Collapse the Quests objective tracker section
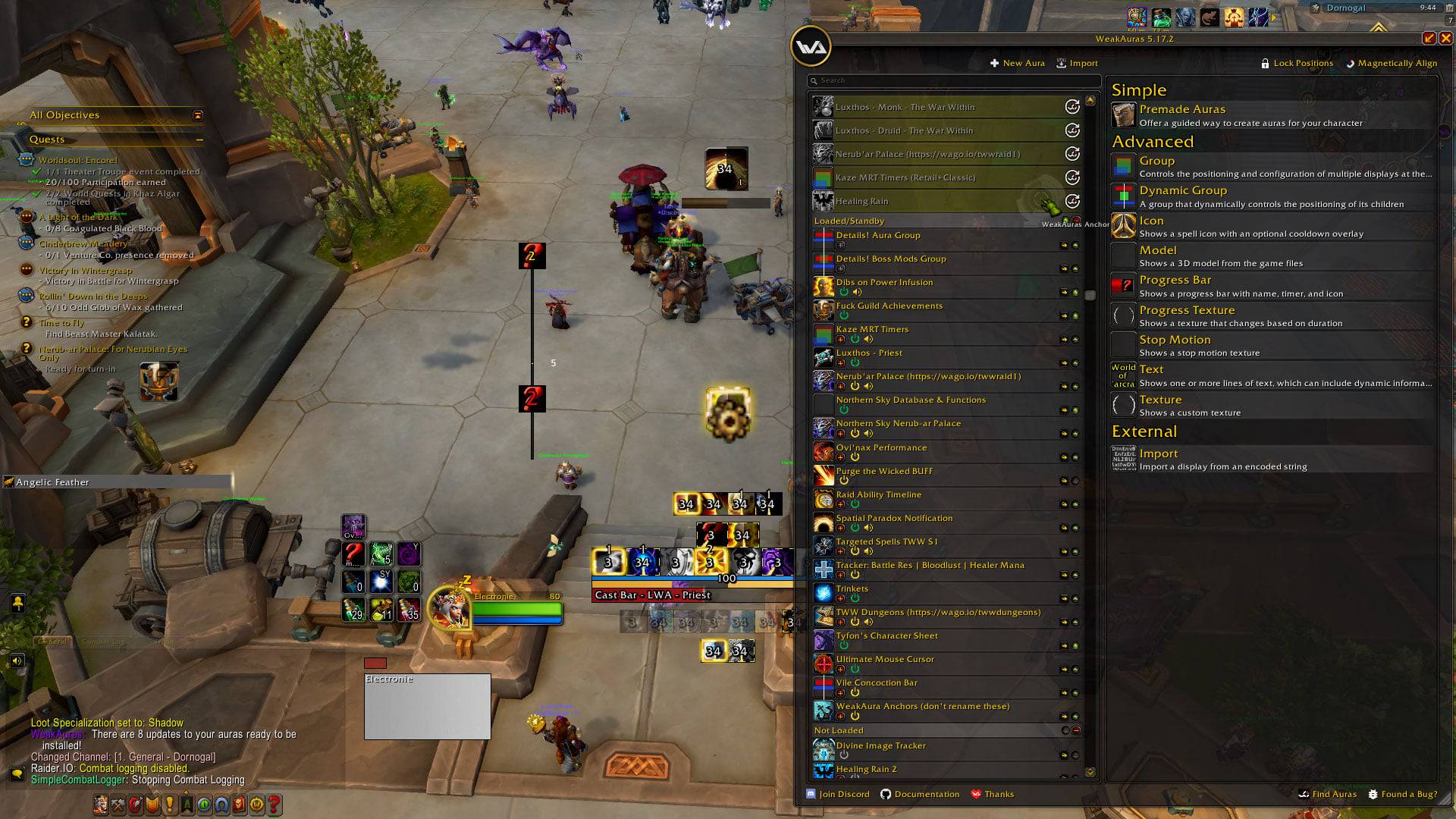The height and width of the screenshot is (819, 1456). pyautogui.click(x=199, y=140)
